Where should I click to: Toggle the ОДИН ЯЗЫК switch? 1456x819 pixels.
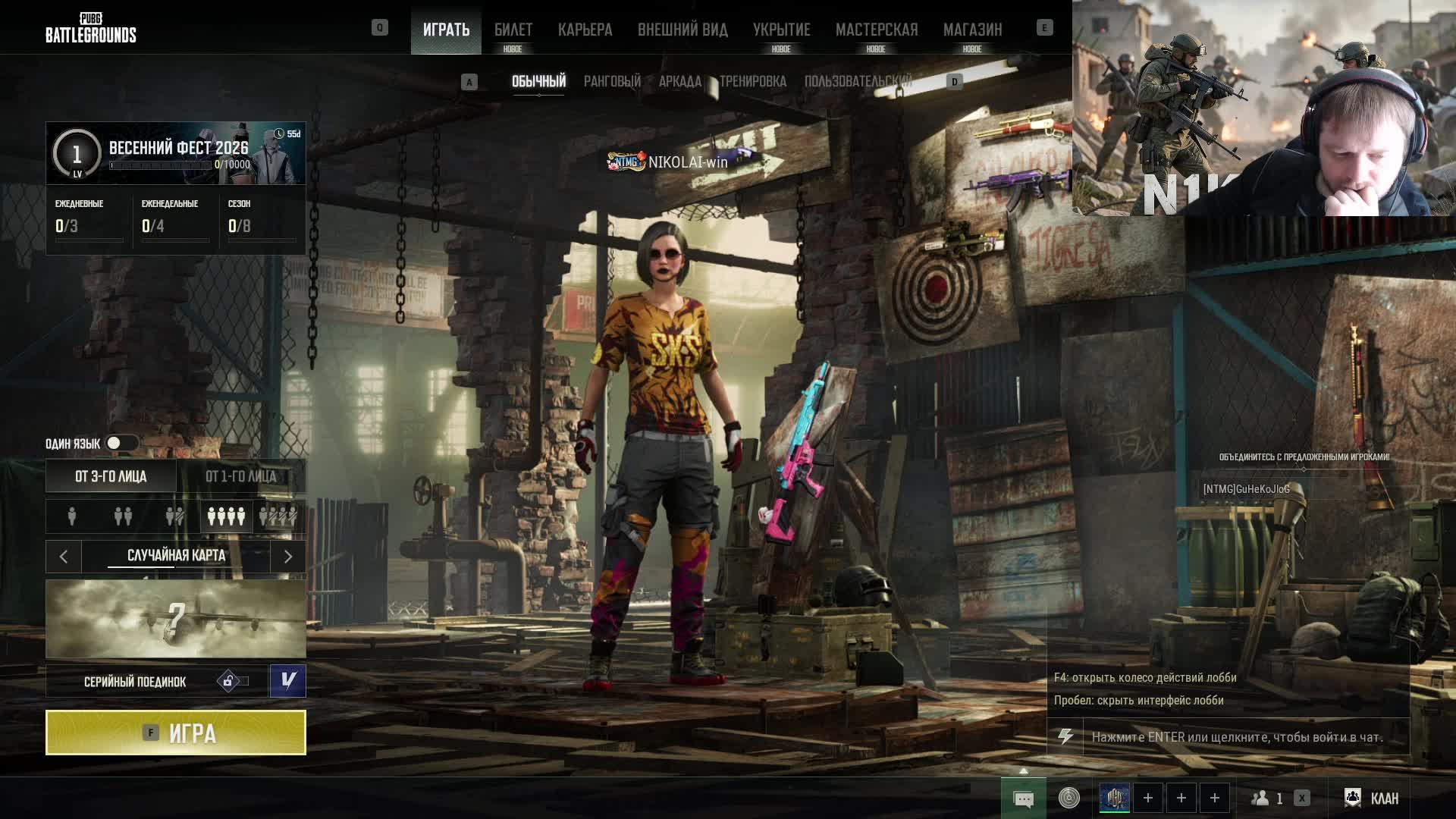121,443
